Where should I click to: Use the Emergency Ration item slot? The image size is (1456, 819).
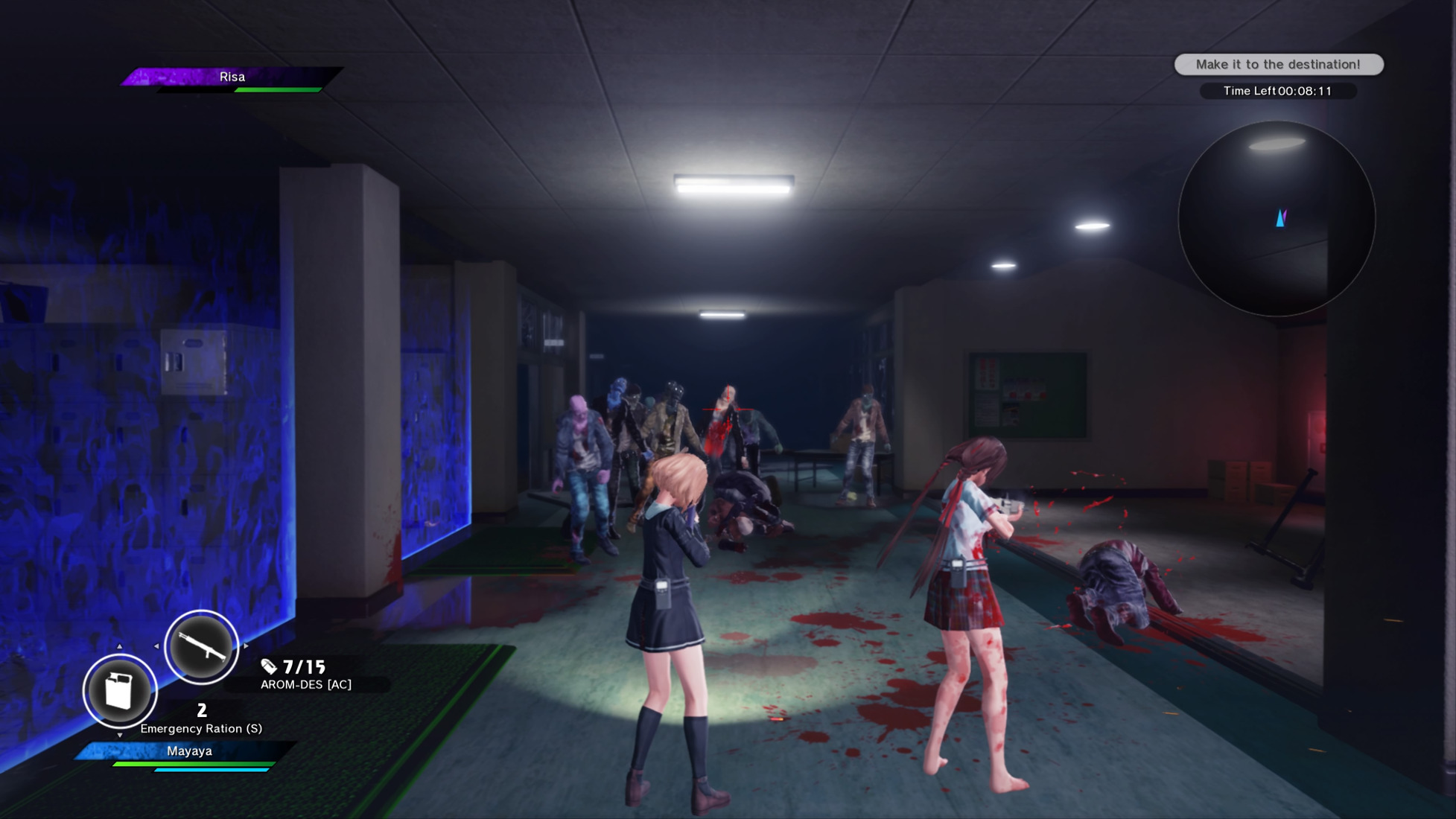coord(119,691)
